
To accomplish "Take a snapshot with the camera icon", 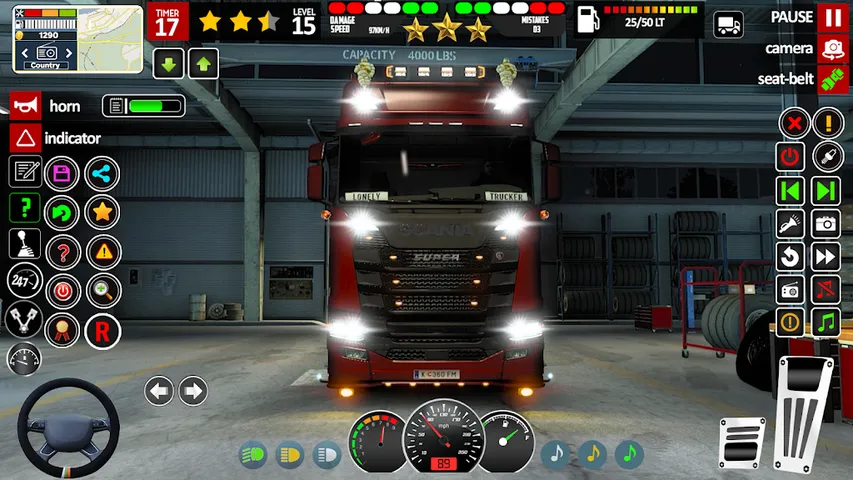I will 825,223.
